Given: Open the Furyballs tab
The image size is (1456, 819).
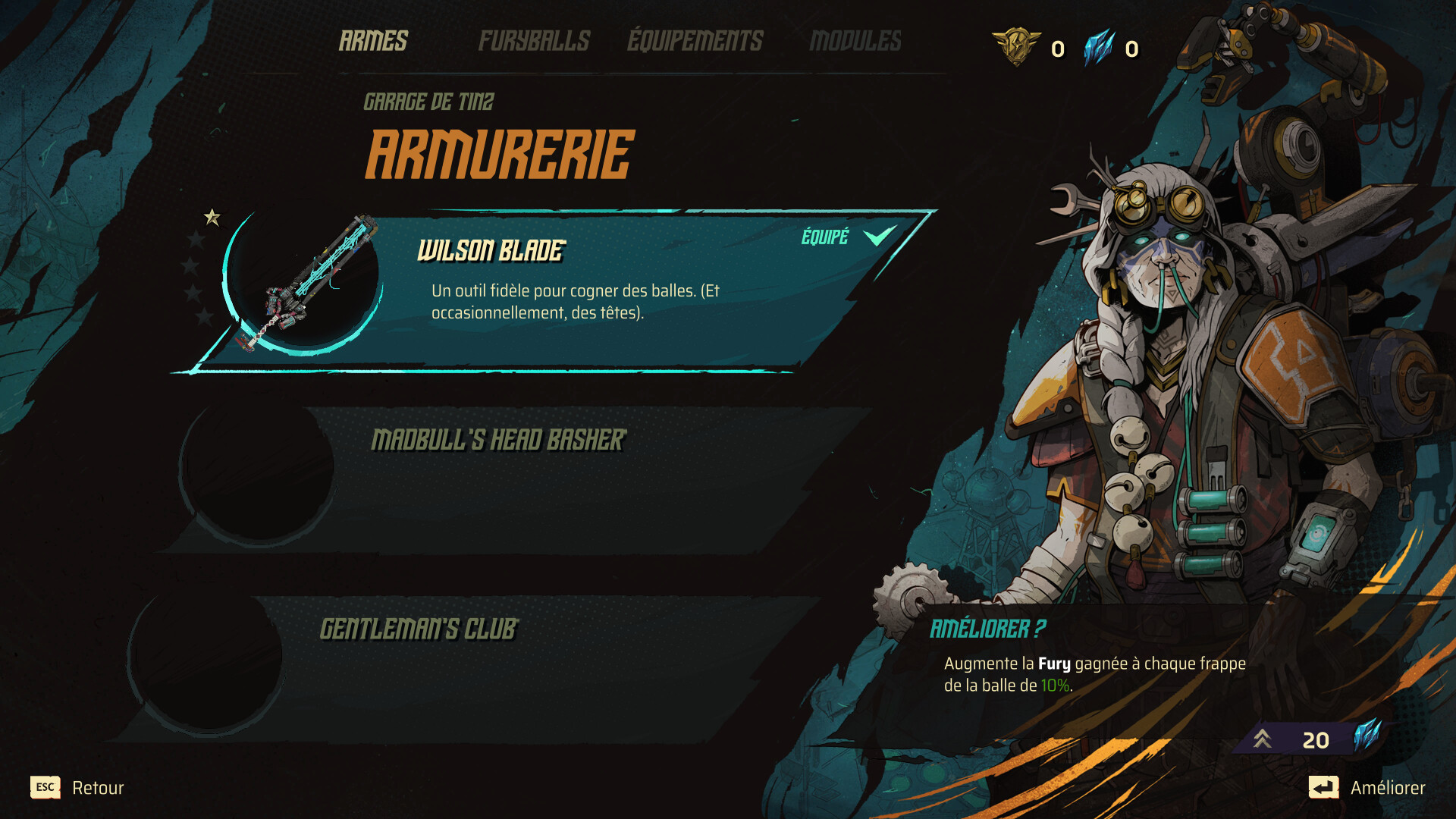Looking at the screenshot, I should click(x=534, y=41).
